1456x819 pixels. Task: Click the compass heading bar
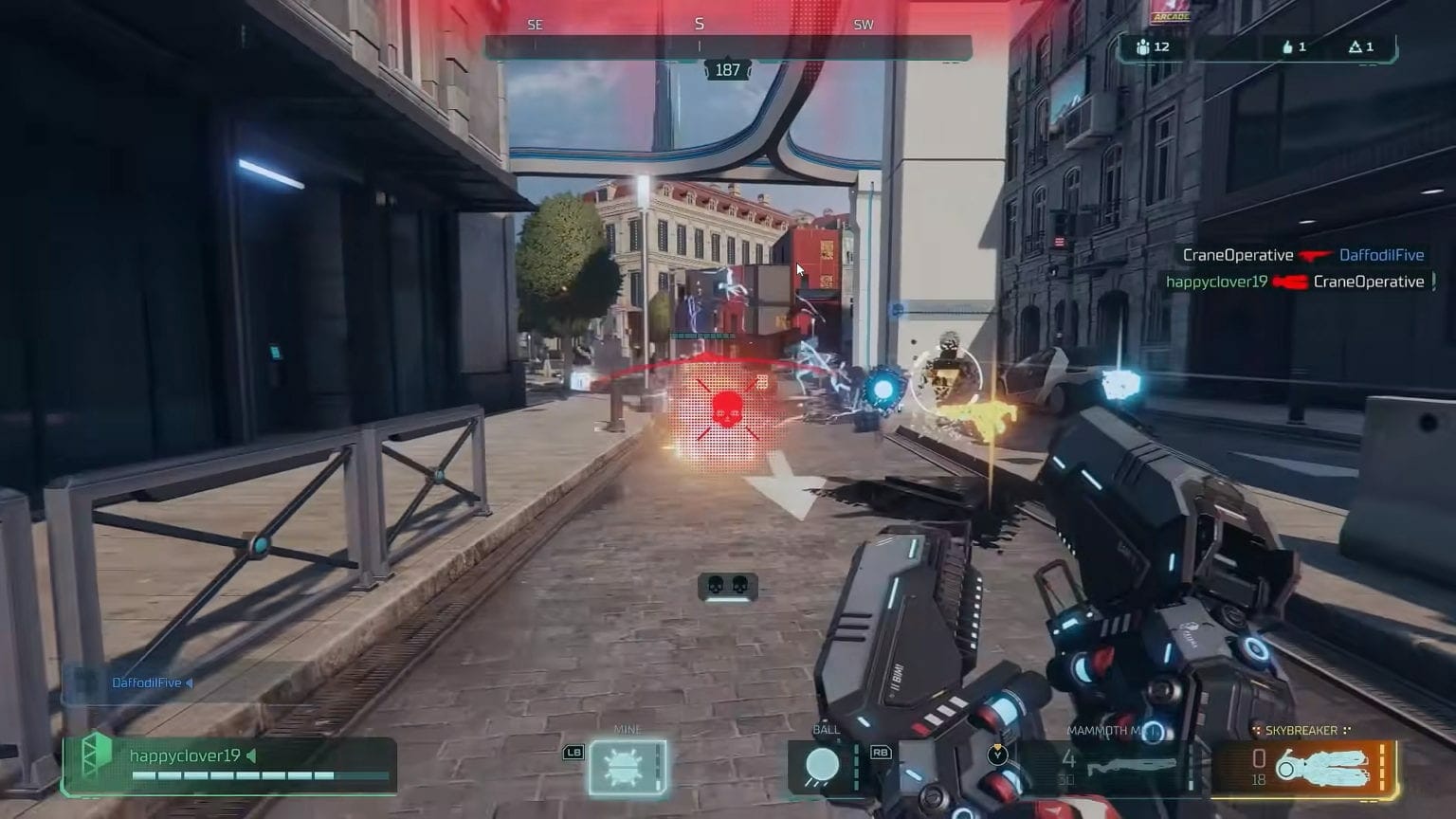tap(727, 46)
